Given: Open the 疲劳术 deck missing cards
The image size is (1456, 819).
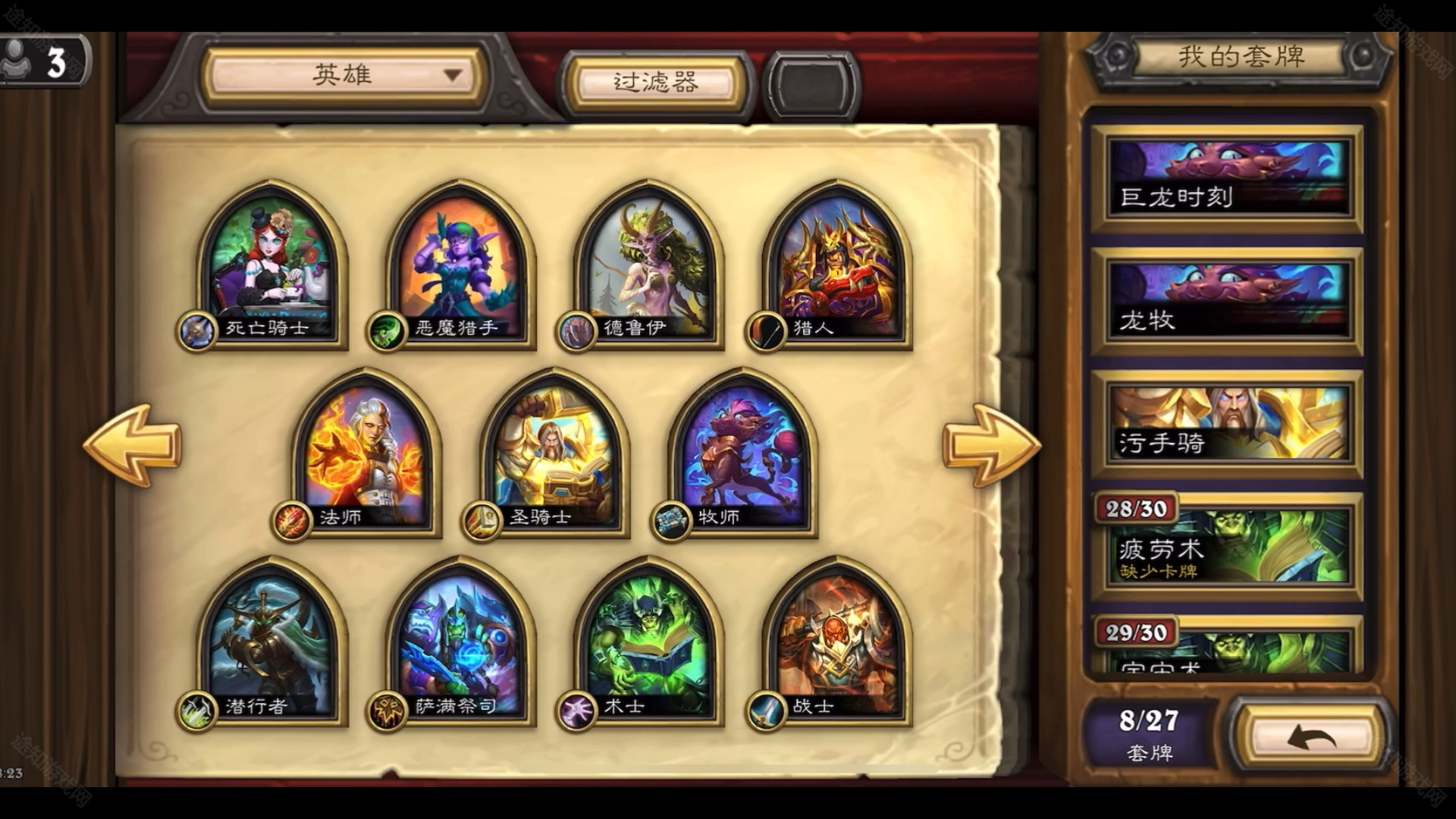Looking at the screenshot, I should coord(1226,548).
